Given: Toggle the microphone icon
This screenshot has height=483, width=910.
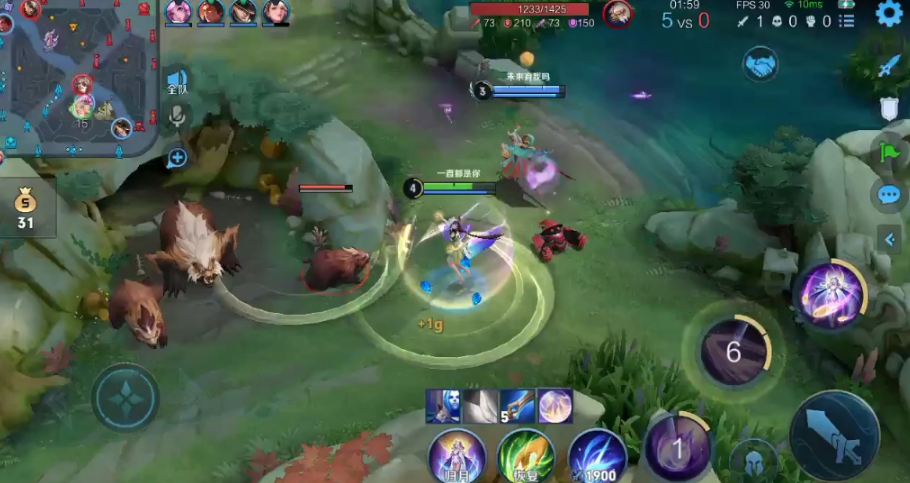Looking at the screenshot, I should tap(177, 116).
